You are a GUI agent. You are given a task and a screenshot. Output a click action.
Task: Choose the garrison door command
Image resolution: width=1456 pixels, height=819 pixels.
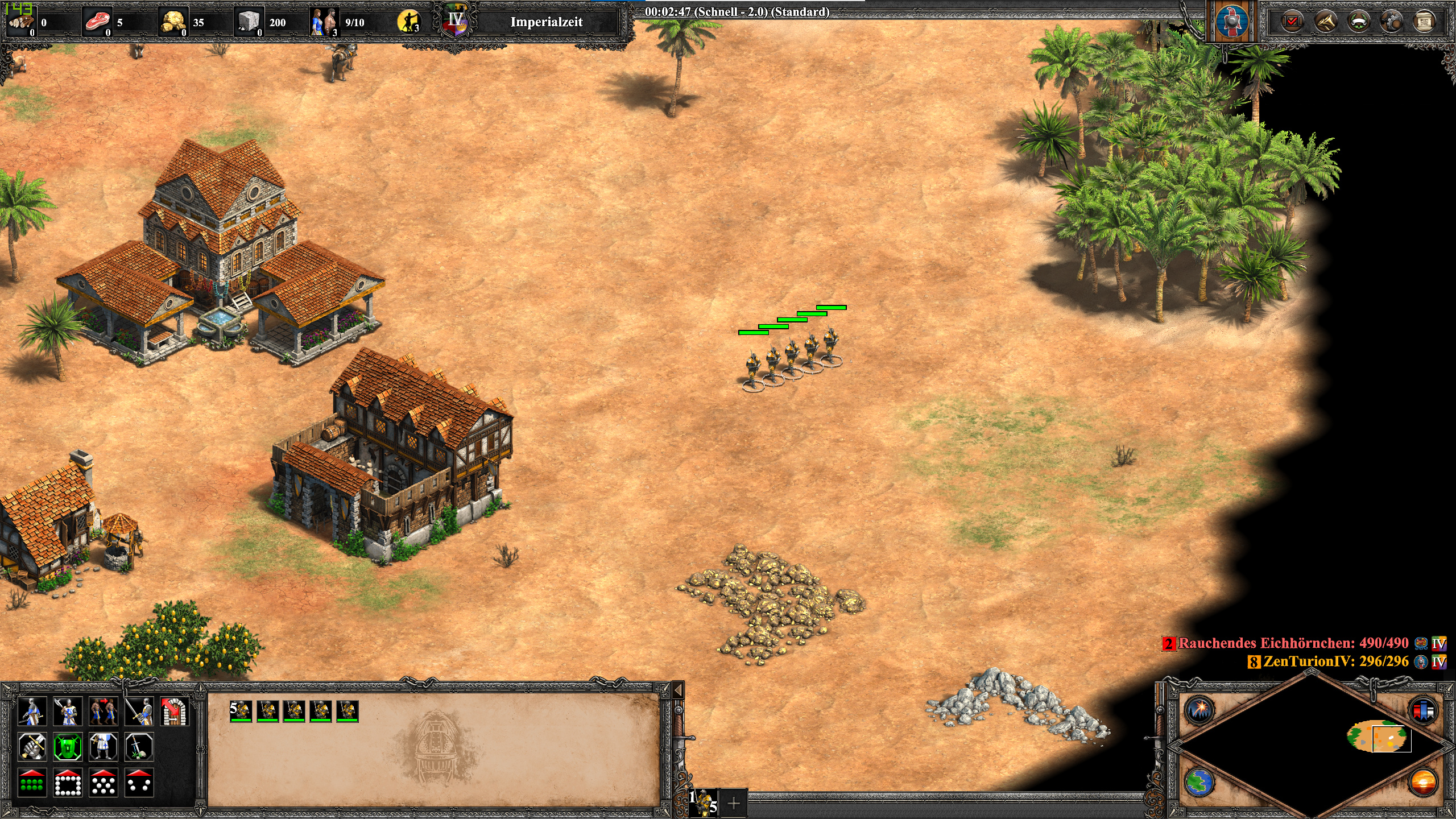point(174,711)
